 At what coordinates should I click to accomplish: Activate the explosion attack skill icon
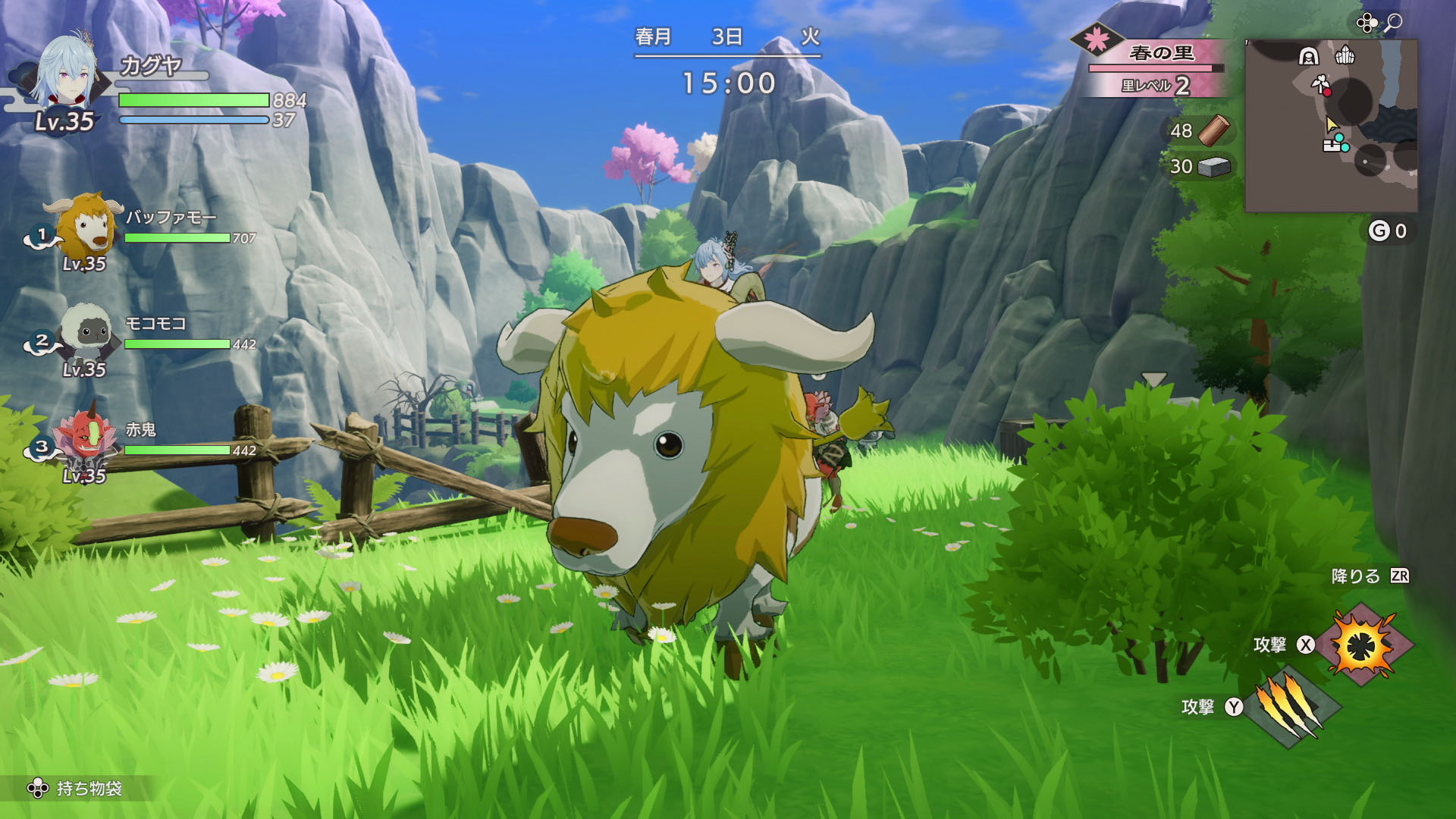(1364, 645)
